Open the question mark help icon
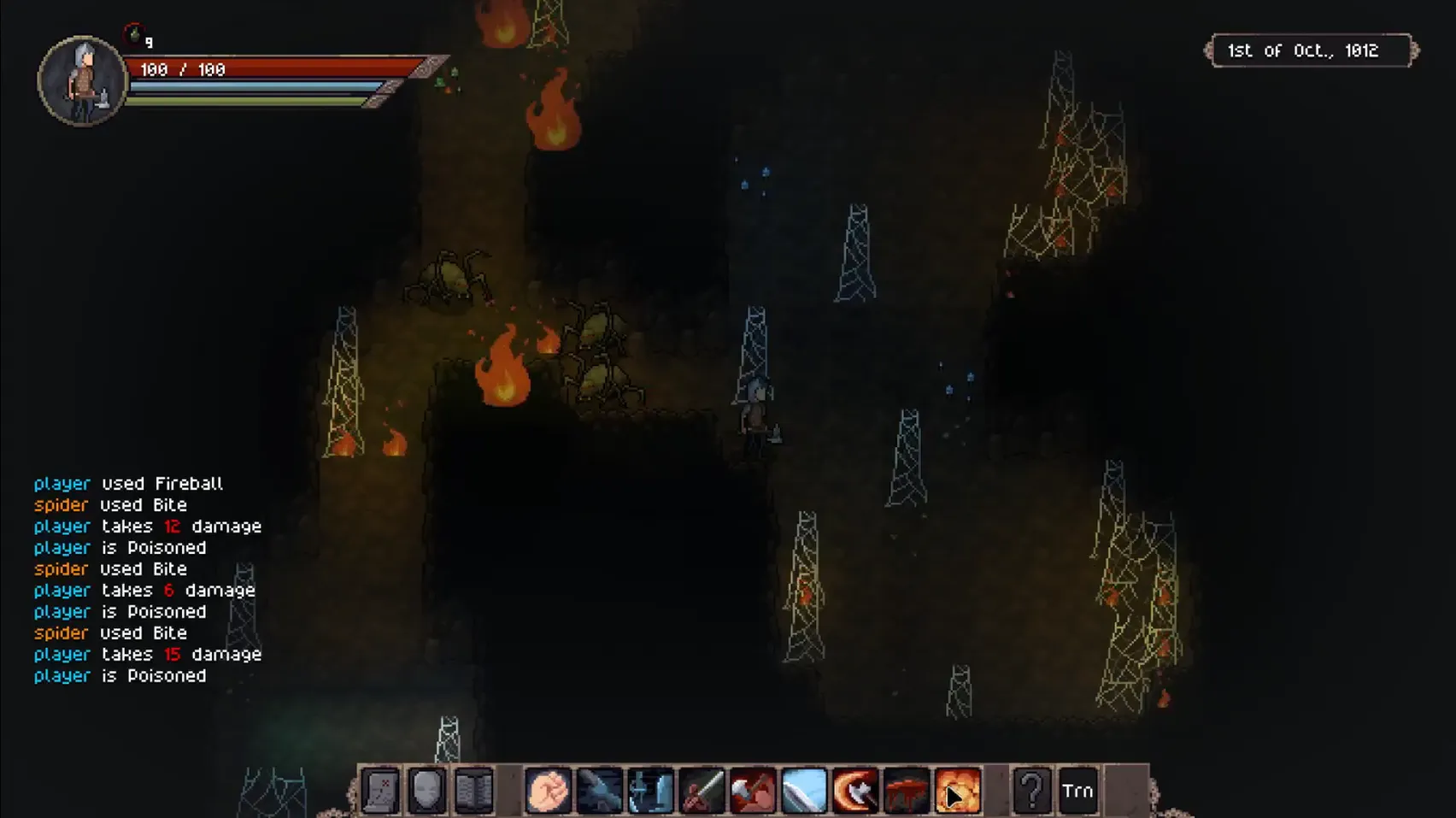Screen dimensions: 1456x818 1030,791
